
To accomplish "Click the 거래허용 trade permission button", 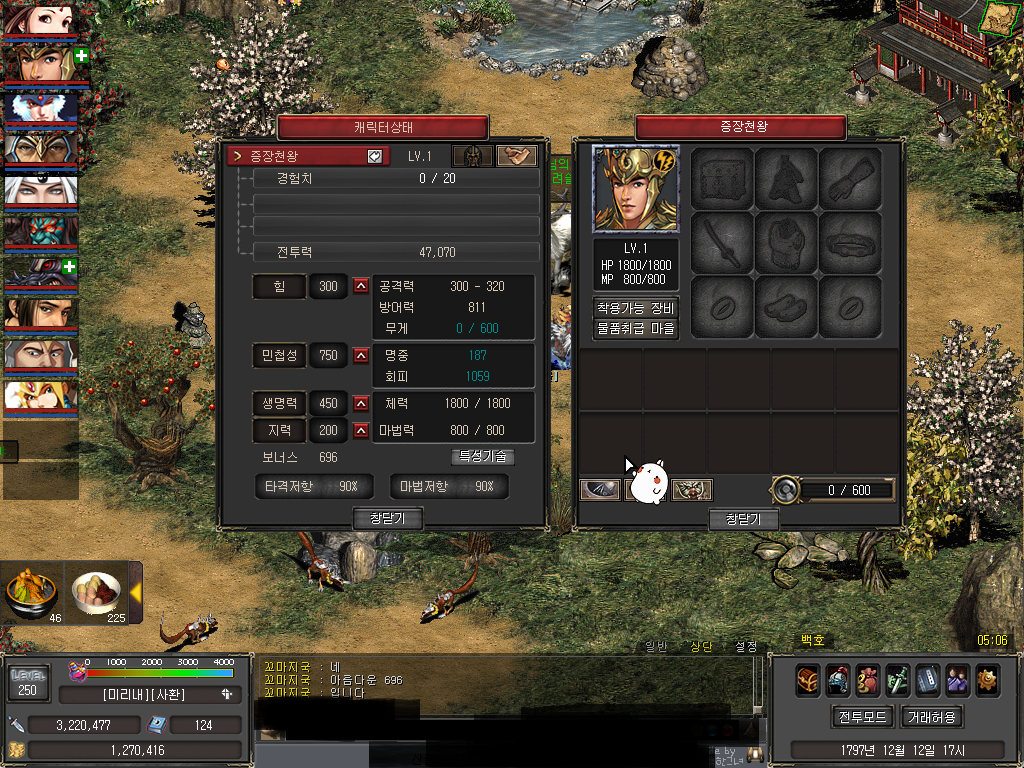I will tap(932, 717).
